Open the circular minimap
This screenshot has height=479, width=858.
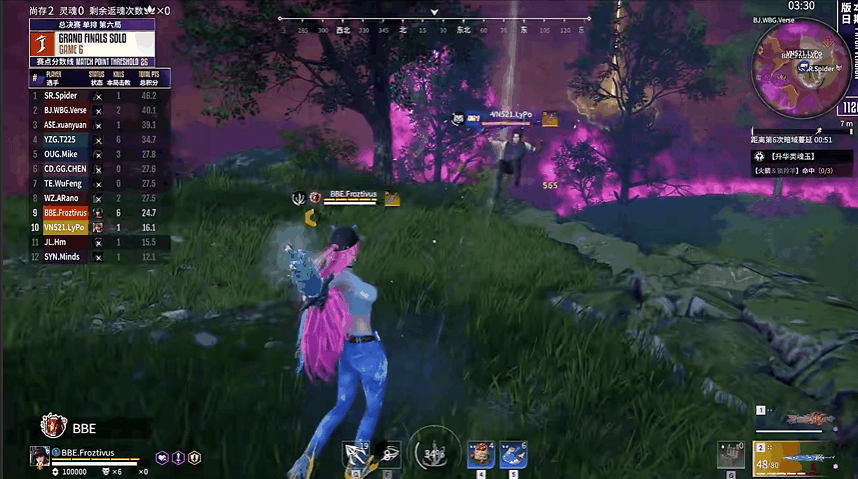click(799, 66)
